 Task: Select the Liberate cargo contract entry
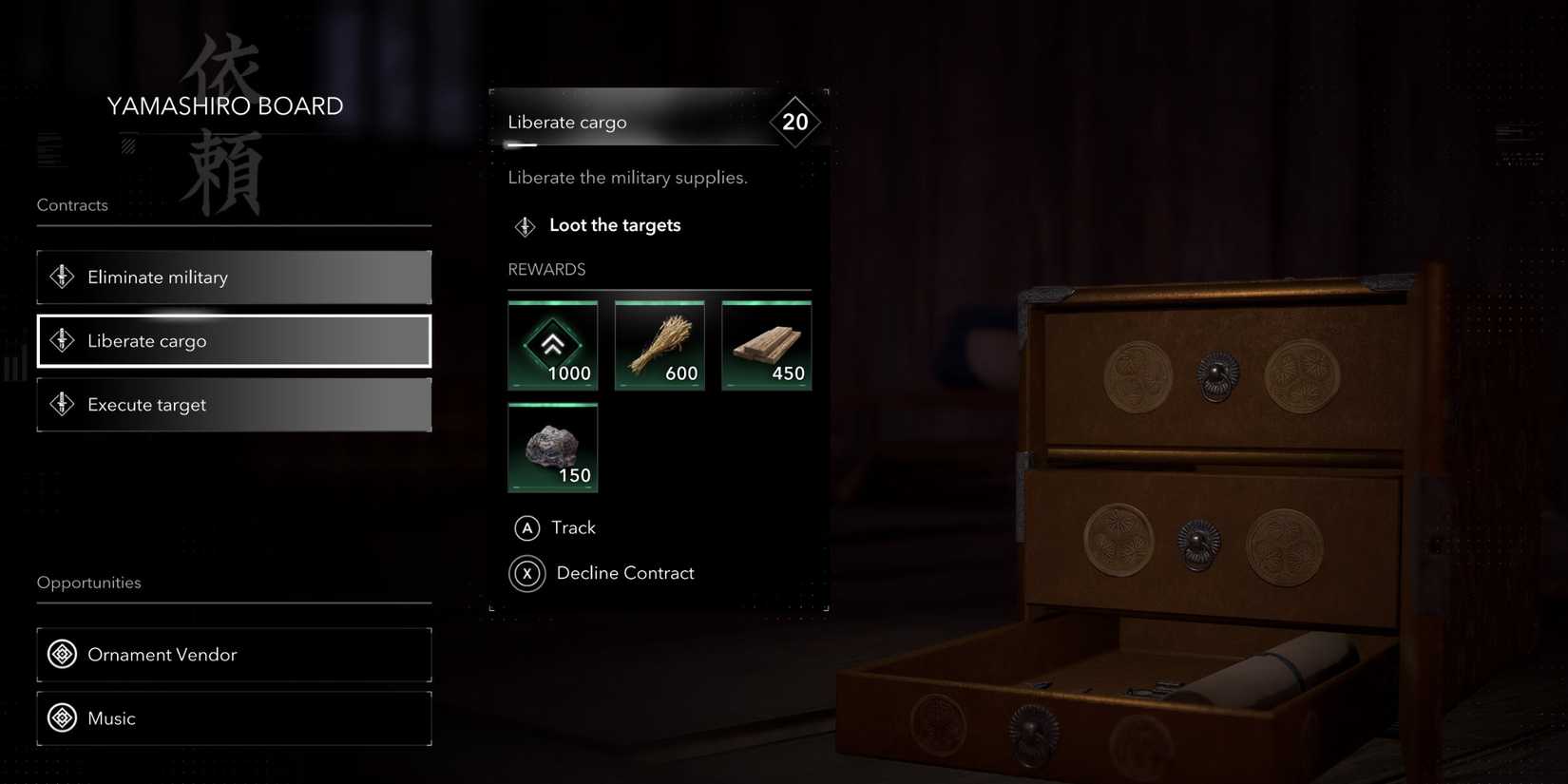234,340
